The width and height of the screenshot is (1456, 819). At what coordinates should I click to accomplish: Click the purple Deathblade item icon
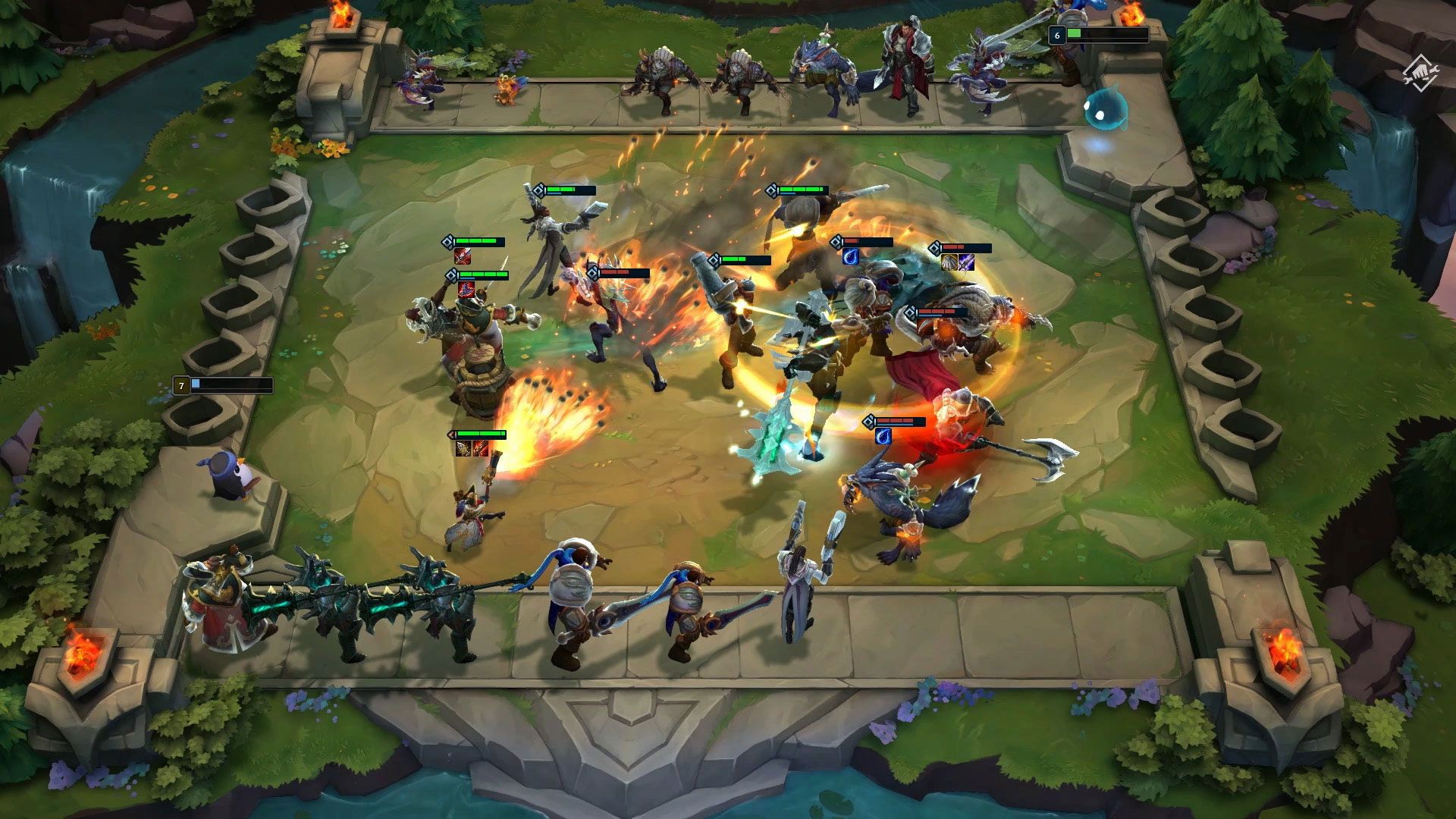coord(966,262)
